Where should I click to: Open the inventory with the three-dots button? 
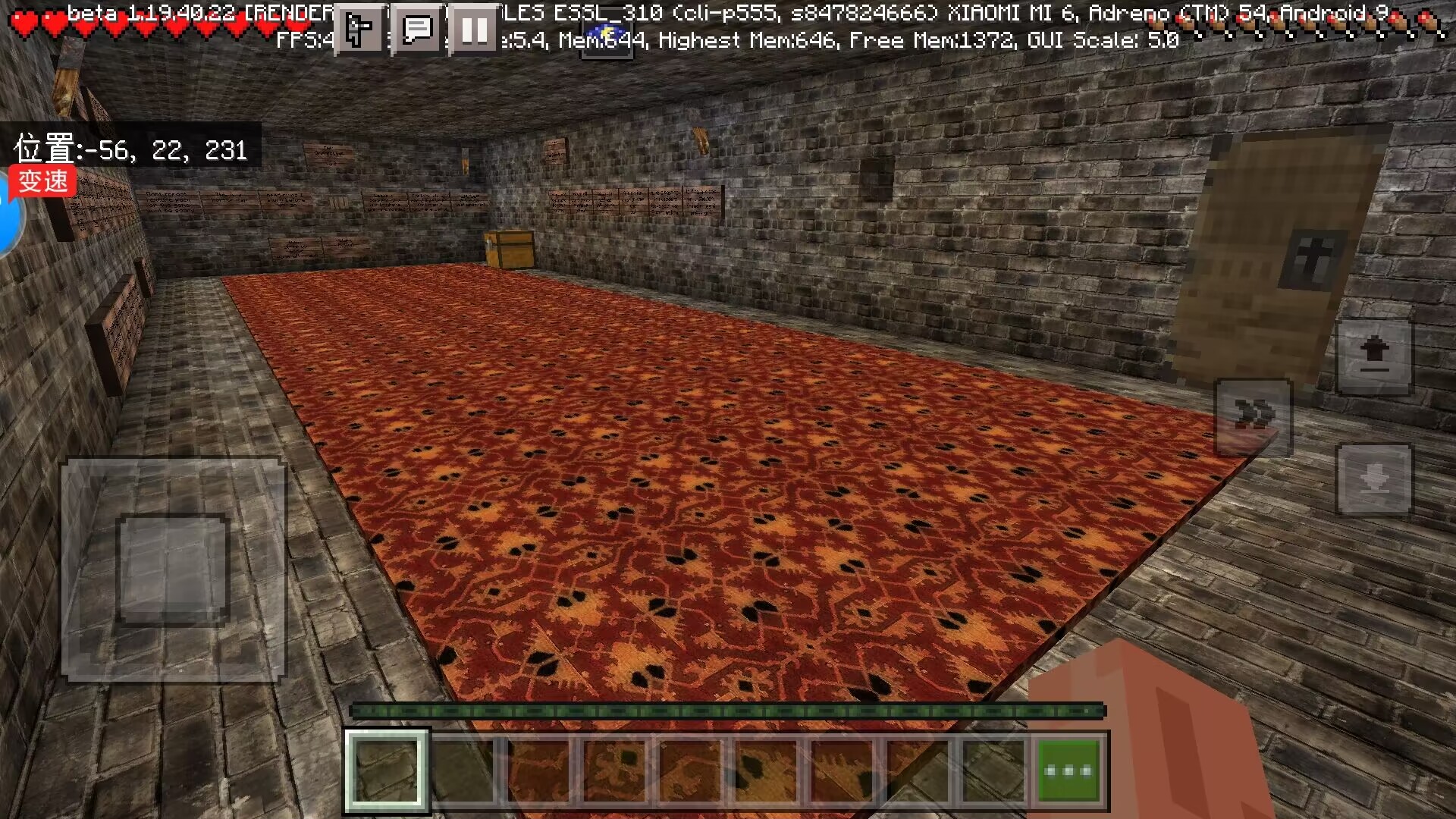pyautogui.click(x=1068, y=770)
